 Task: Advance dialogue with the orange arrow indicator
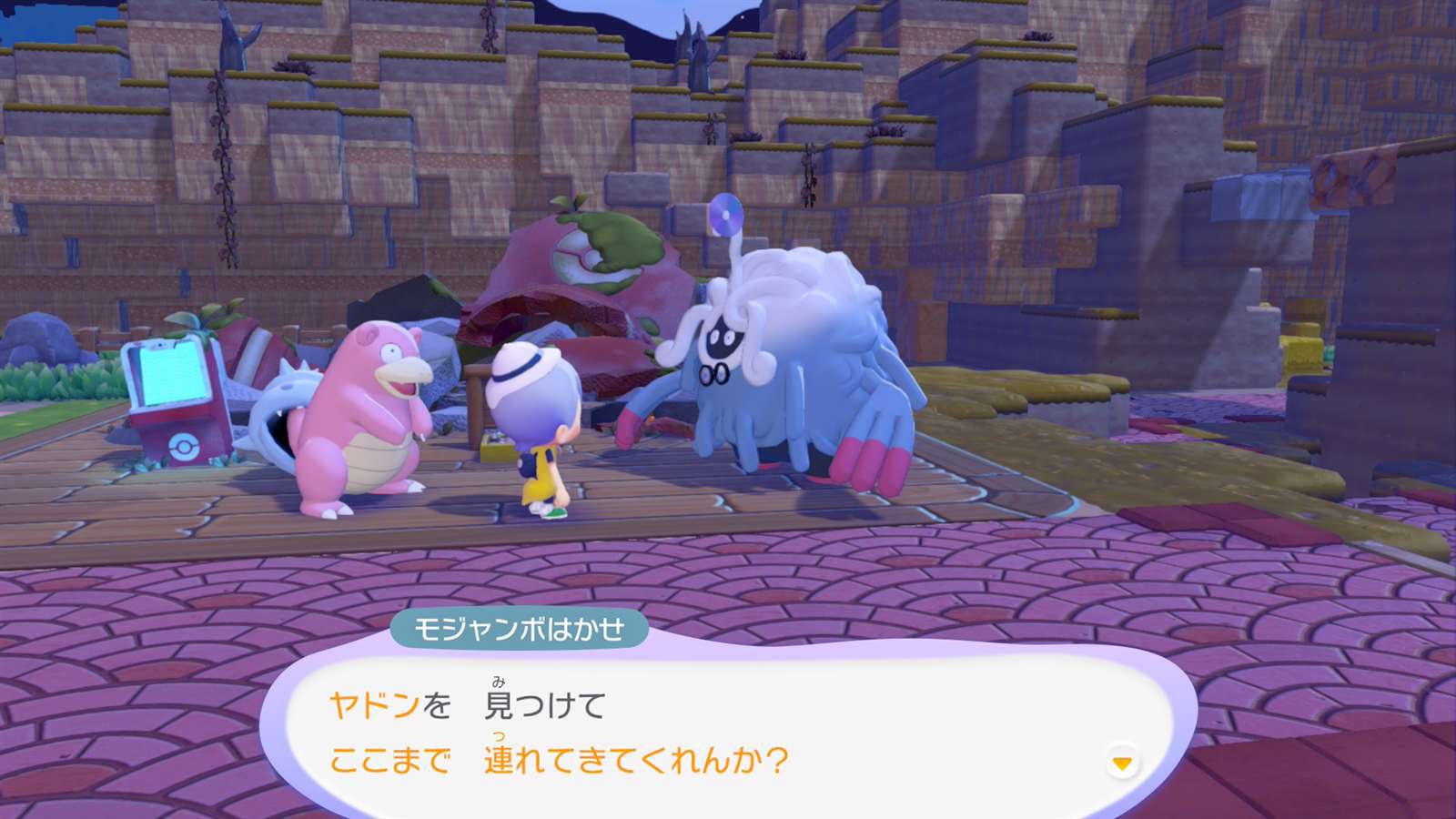(1122, 763)
